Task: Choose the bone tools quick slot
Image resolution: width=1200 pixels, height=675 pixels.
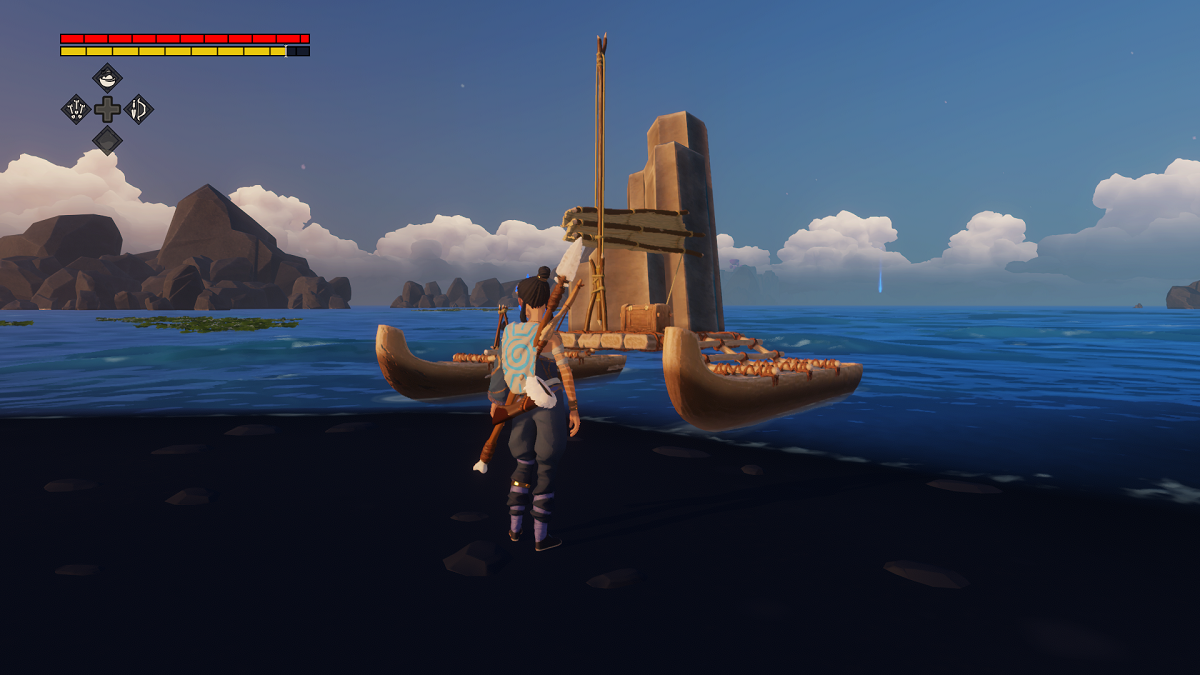Action: pos(76,109)
